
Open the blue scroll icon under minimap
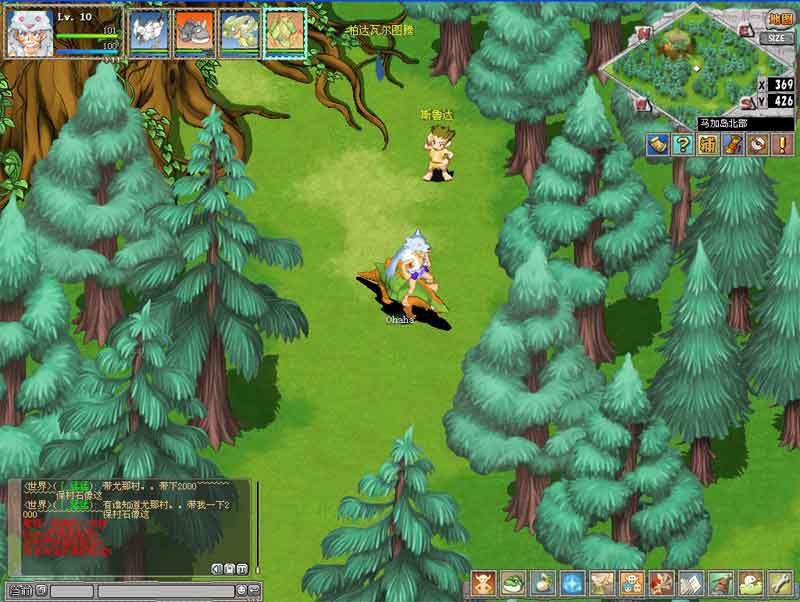pos(657,144)
